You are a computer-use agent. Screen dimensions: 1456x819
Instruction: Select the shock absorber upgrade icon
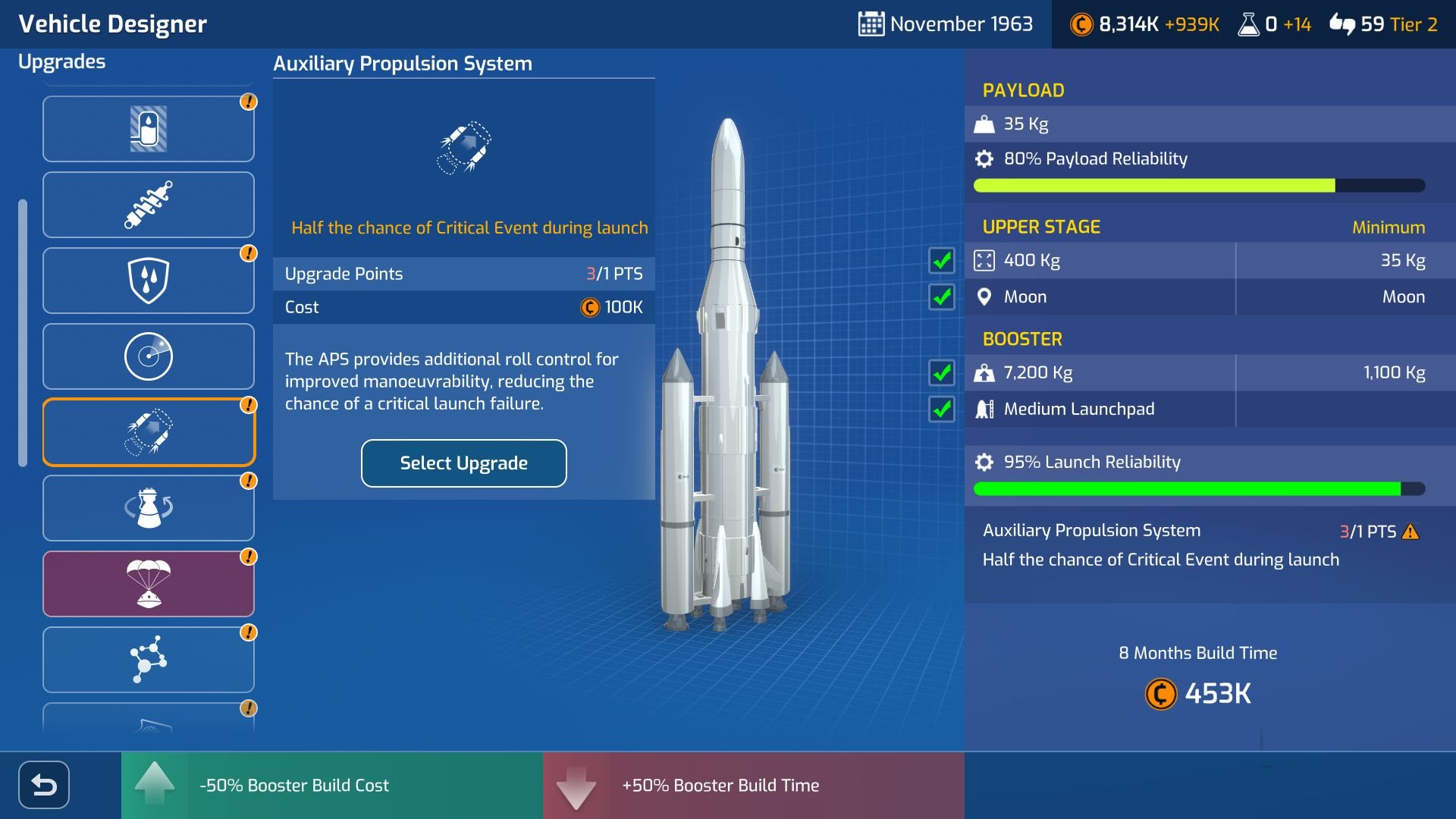(149, 204)
